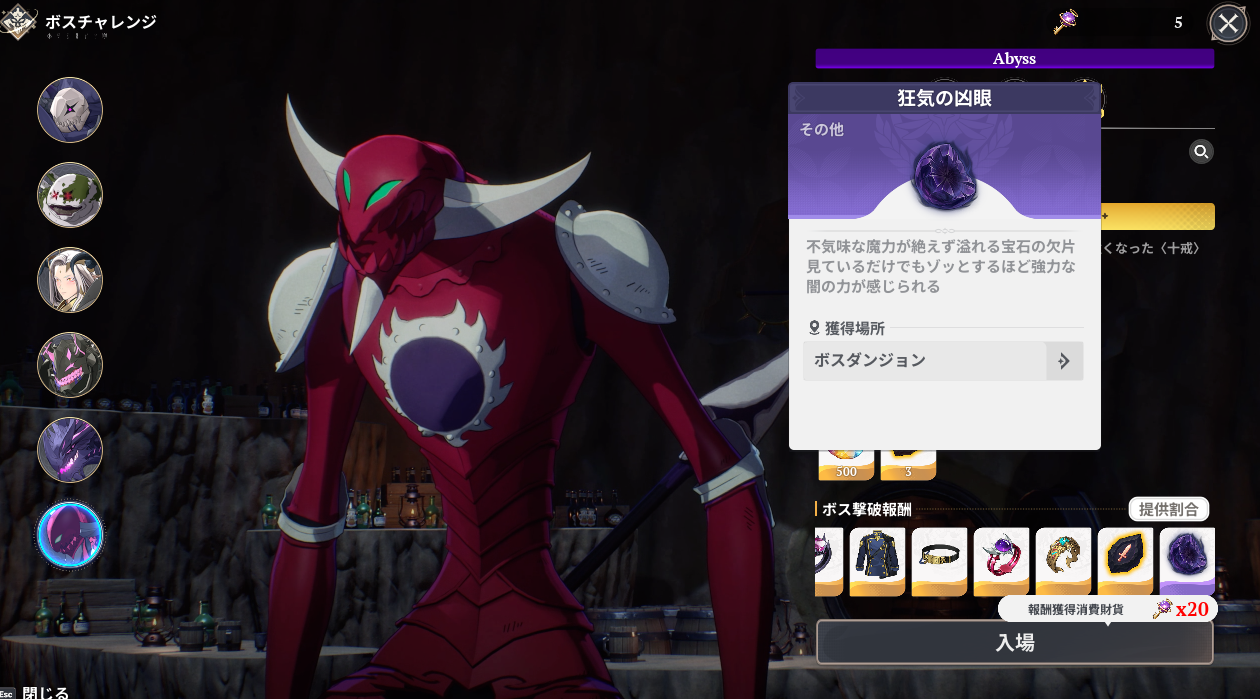The image size is (1260, 699).
Task: Select the purple gem shard reward
Action: coord(1187,561)
